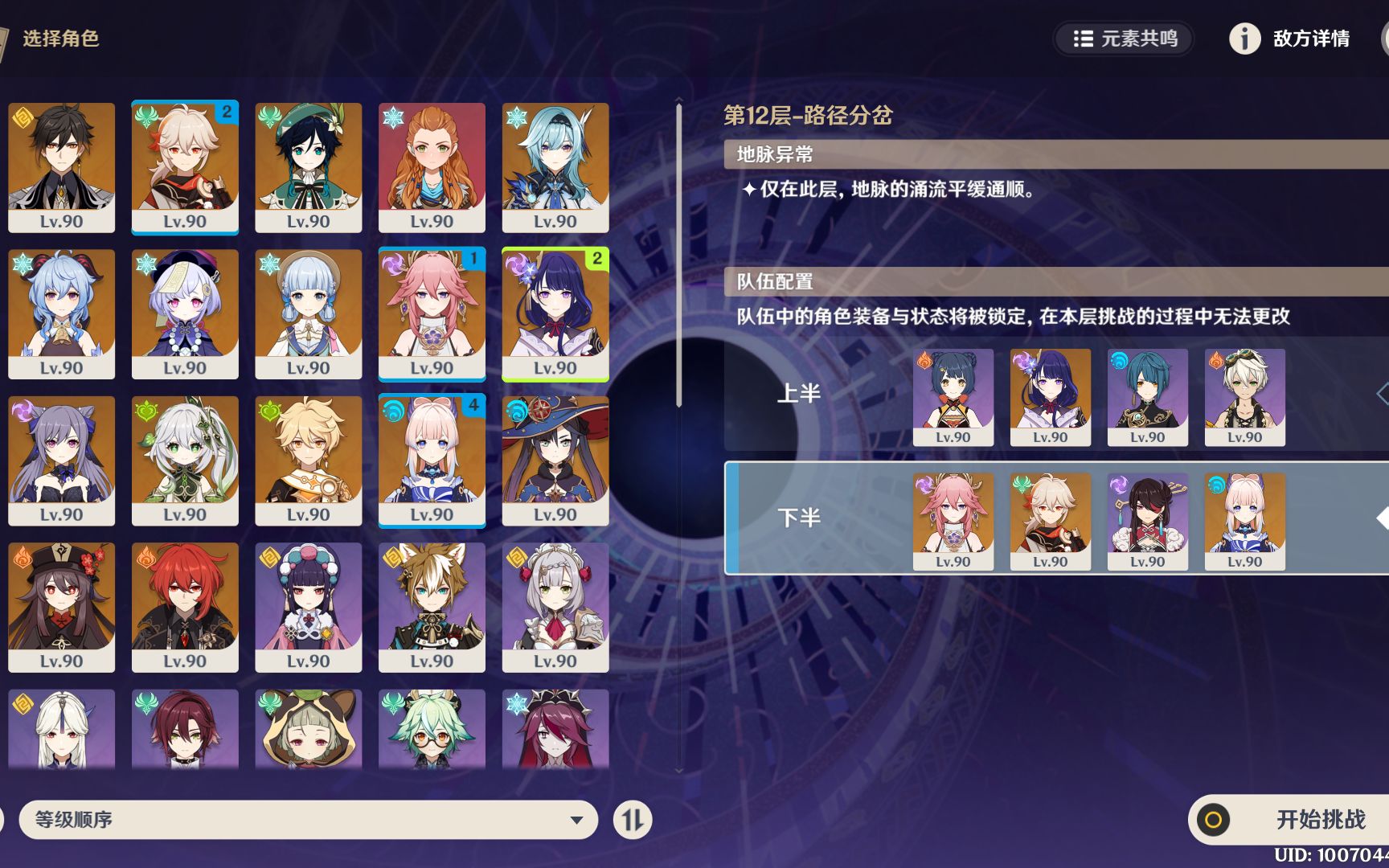This screenshot has height=868, width=1389.
Task: Select Ayaka to add her to the team
Action: 309,313
